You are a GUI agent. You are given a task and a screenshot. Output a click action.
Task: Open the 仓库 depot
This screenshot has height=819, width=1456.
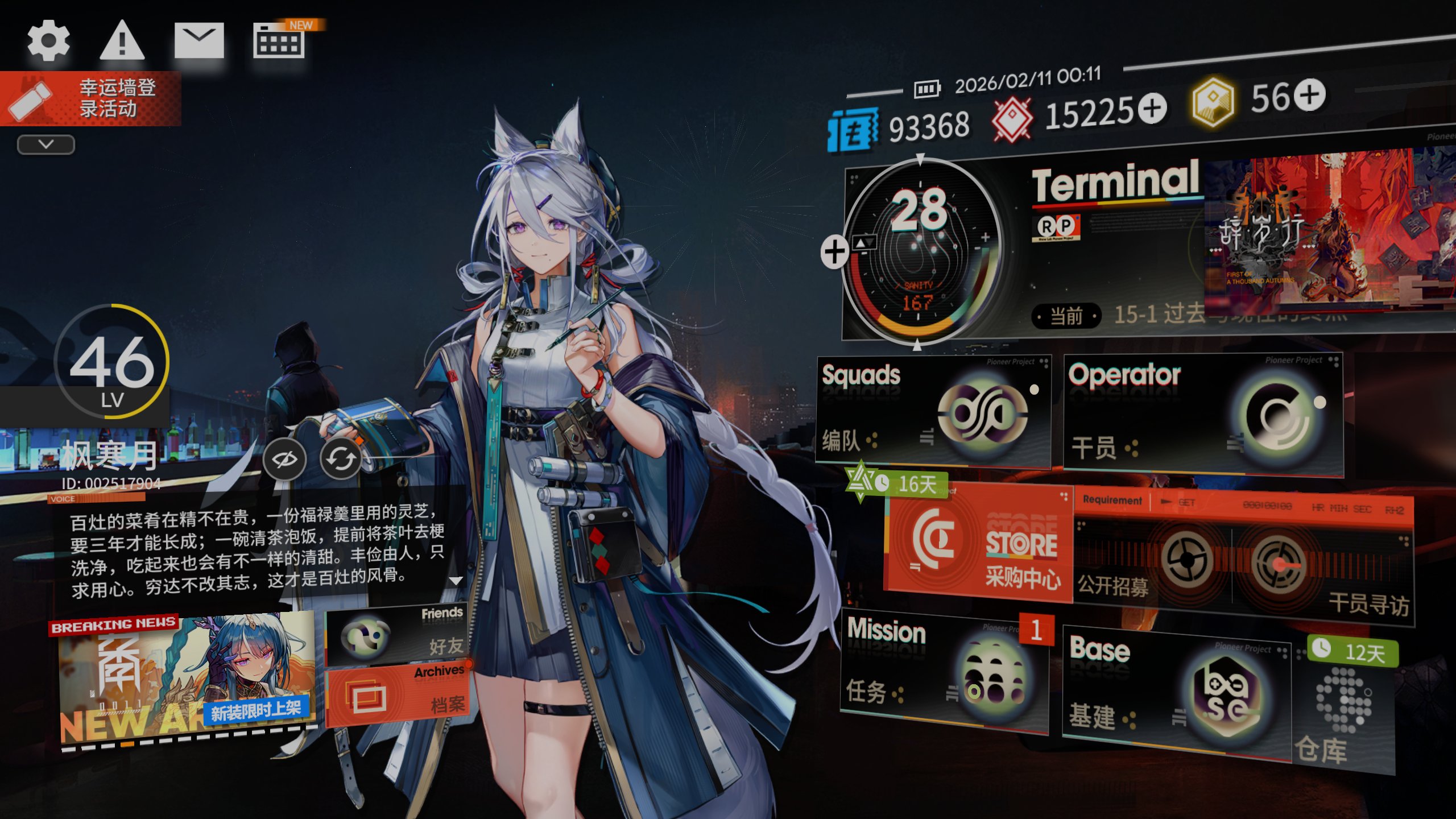[1343, 711]
